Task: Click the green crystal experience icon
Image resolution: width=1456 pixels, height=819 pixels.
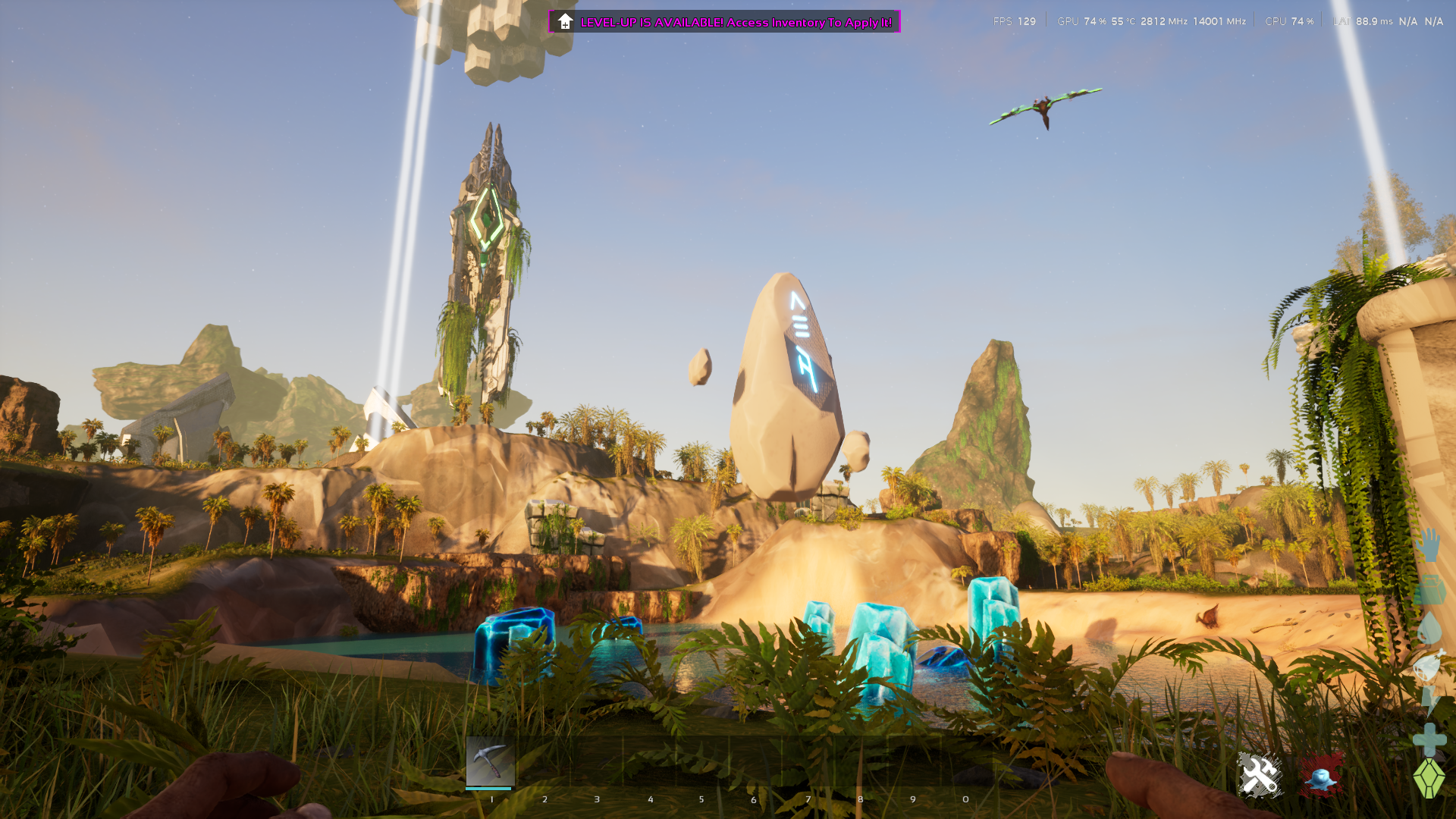Action: click(x=1429, y=778)
